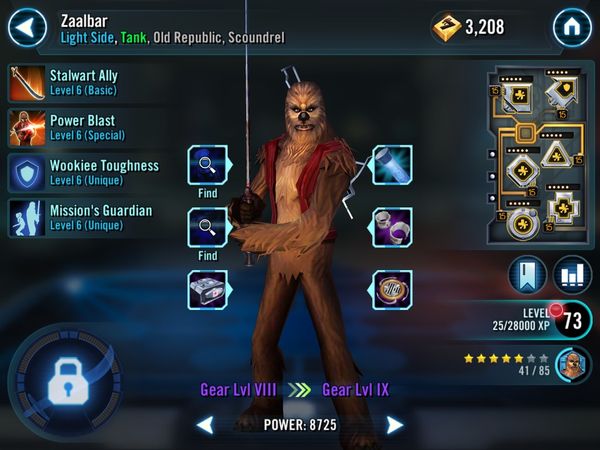Switch to the previous character
Viewport: 600px width, 450px height.
click(204, 425)
